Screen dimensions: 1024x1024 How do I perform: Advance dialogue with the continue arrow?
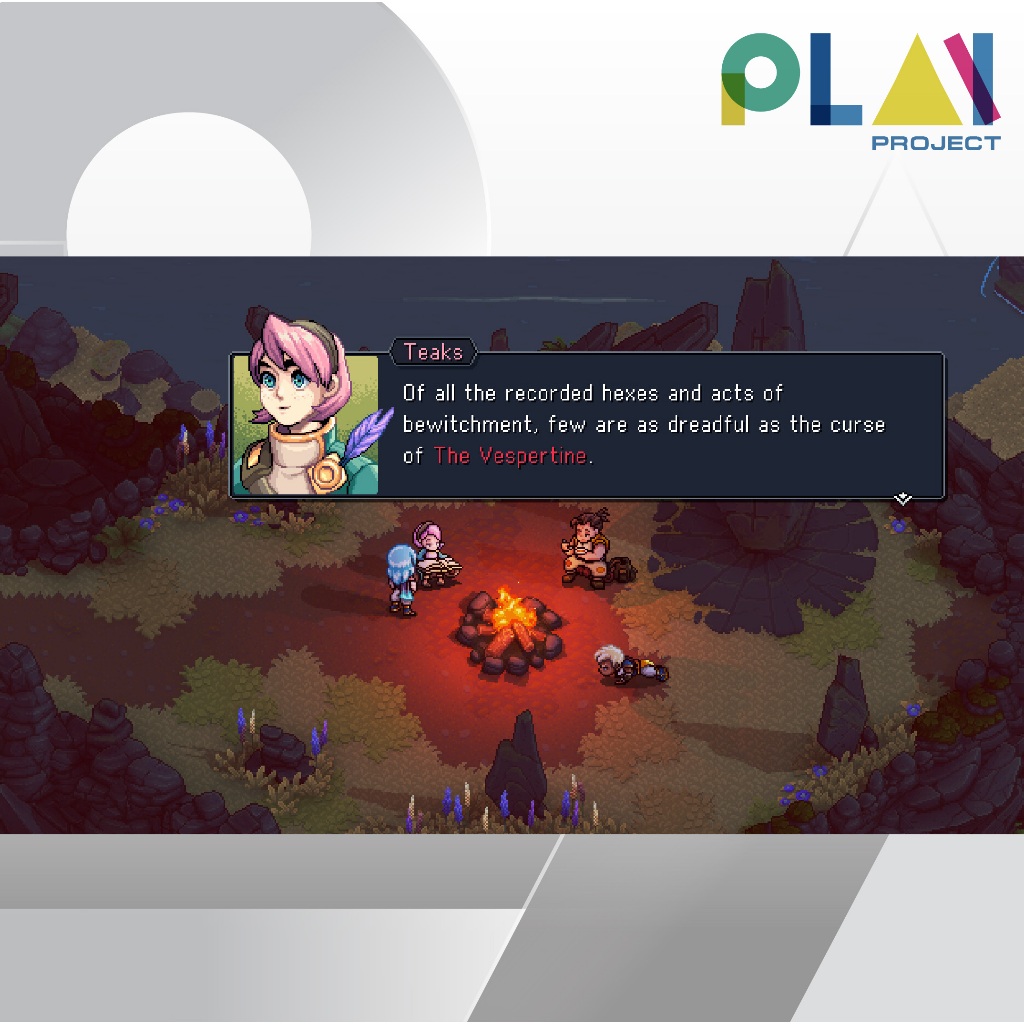coord(902,498)
